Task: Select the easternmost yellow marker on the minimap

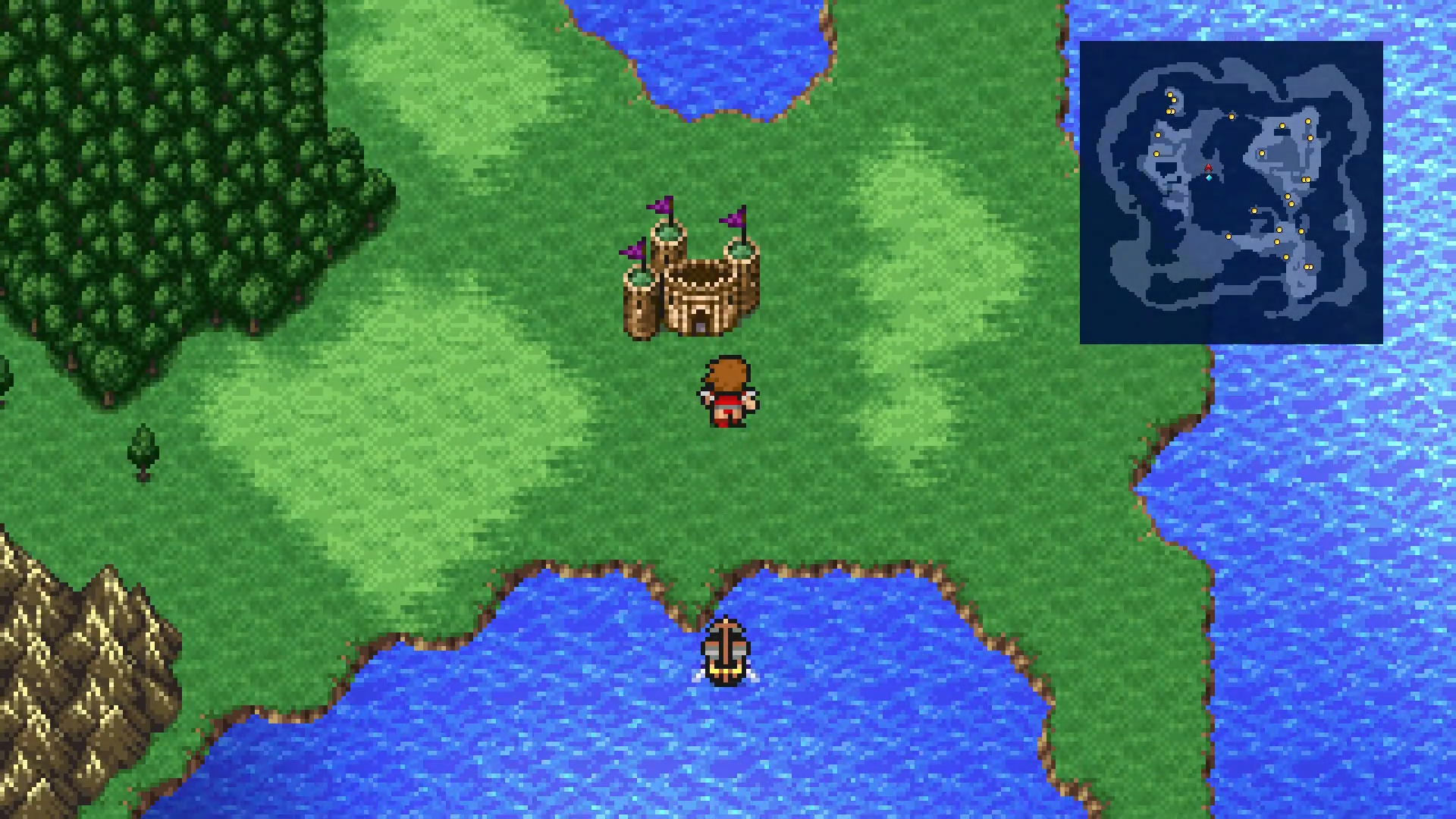Action: click(1310, 138)
